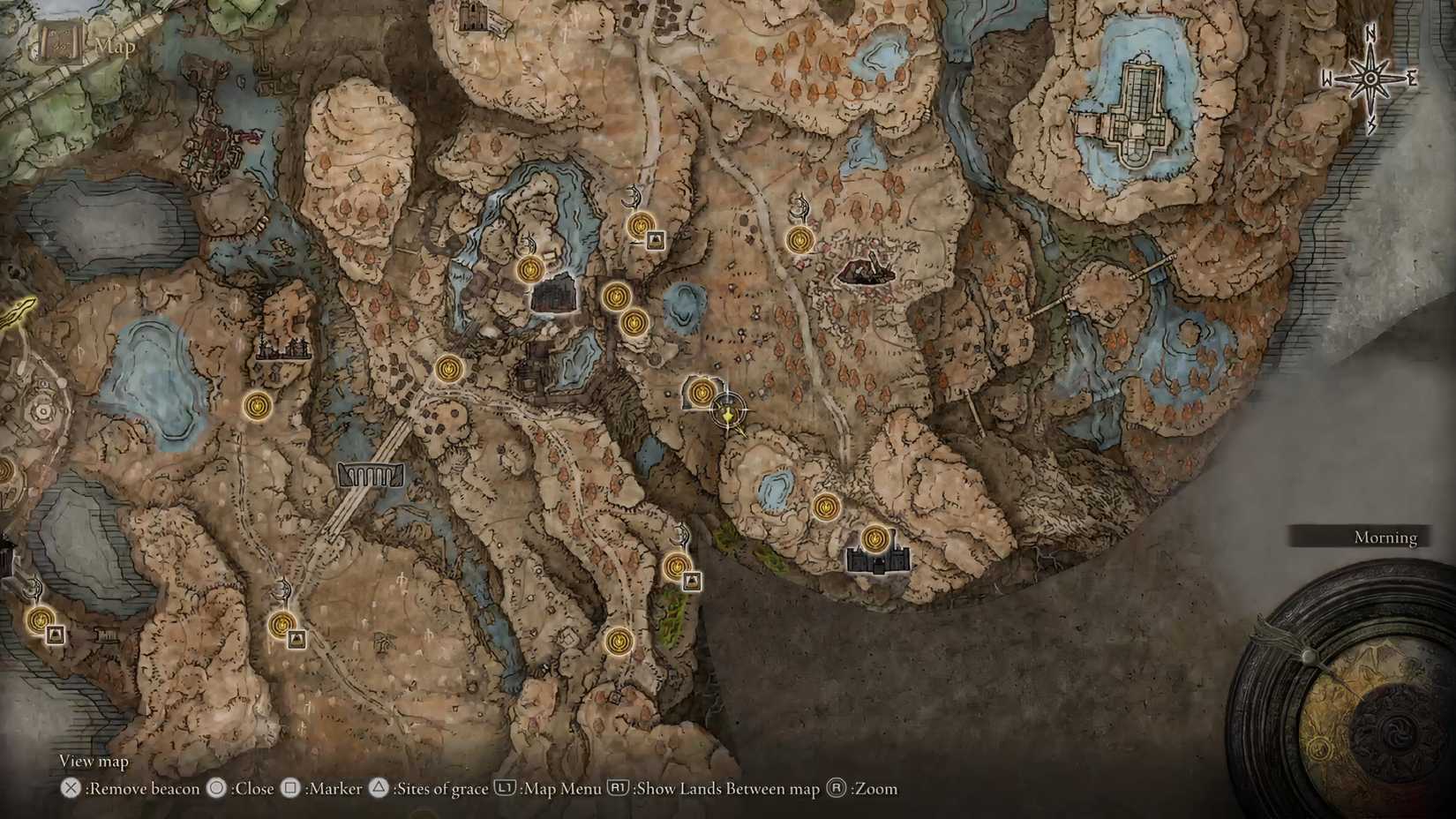Remove the active beacon
The width and height of the screenshot is (1456, 819).
click(69, 789)
